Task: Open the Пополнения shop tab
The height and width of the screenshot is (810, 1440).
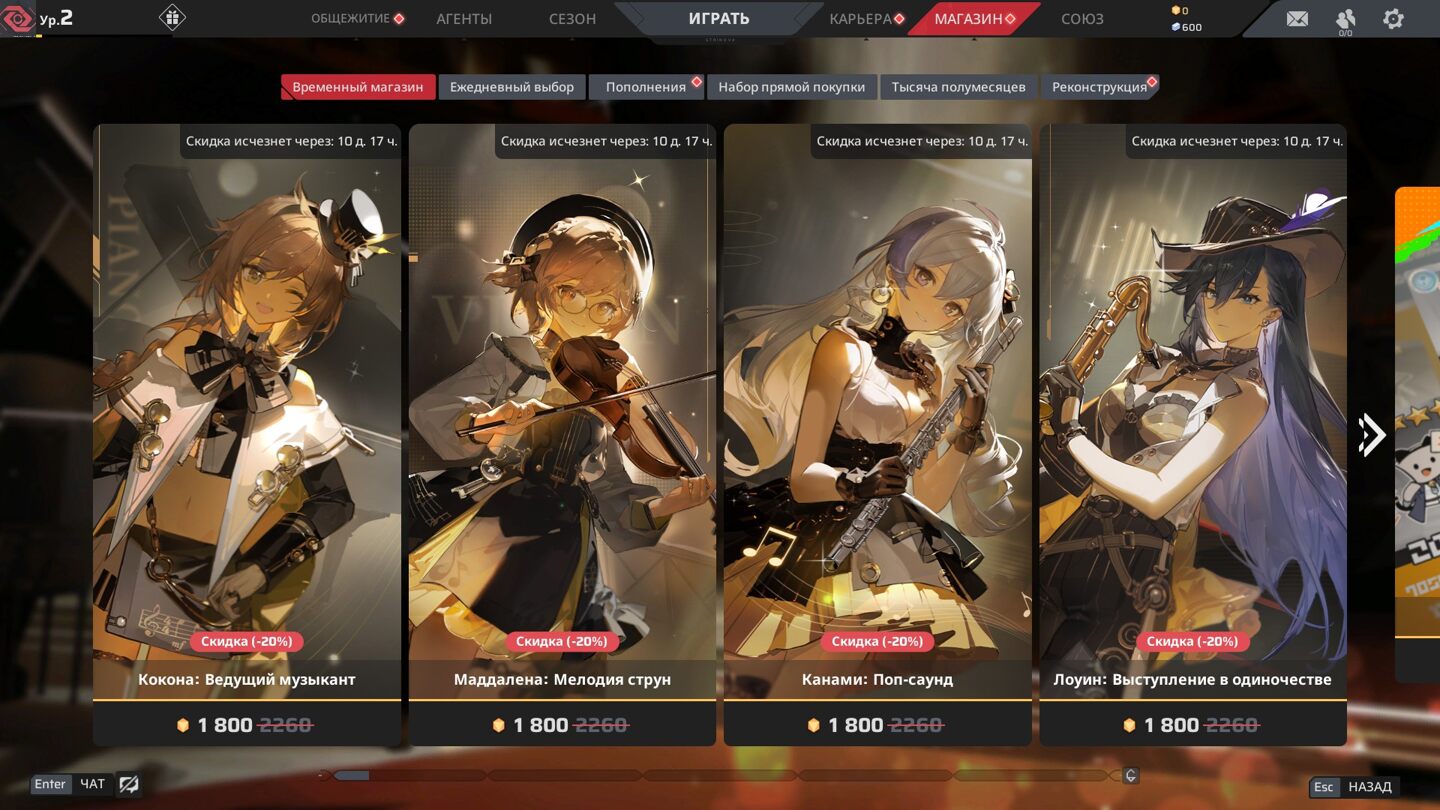Action: coord(646,87)
